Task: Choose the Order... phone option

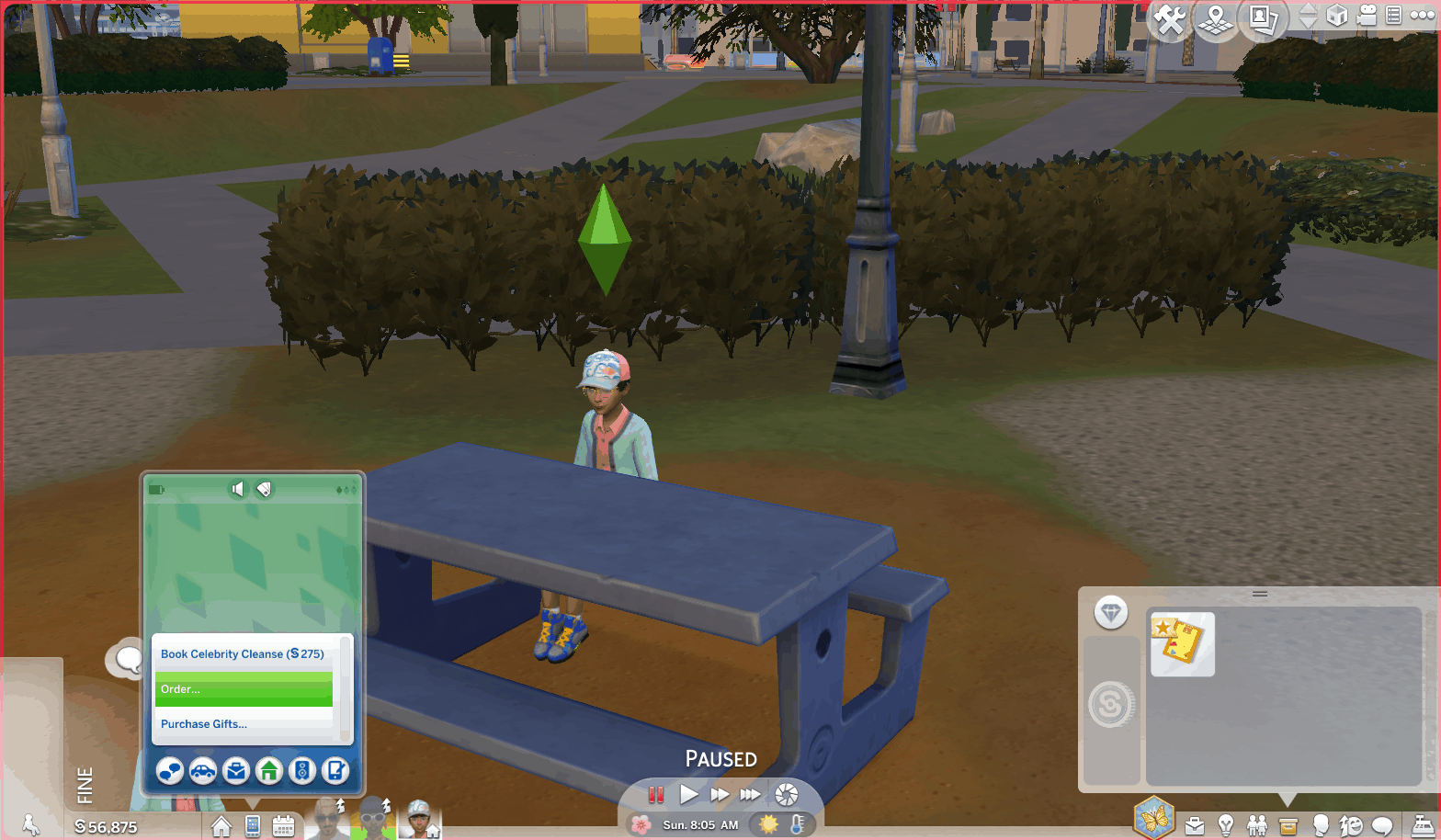Action: click(x=244, y=689)
